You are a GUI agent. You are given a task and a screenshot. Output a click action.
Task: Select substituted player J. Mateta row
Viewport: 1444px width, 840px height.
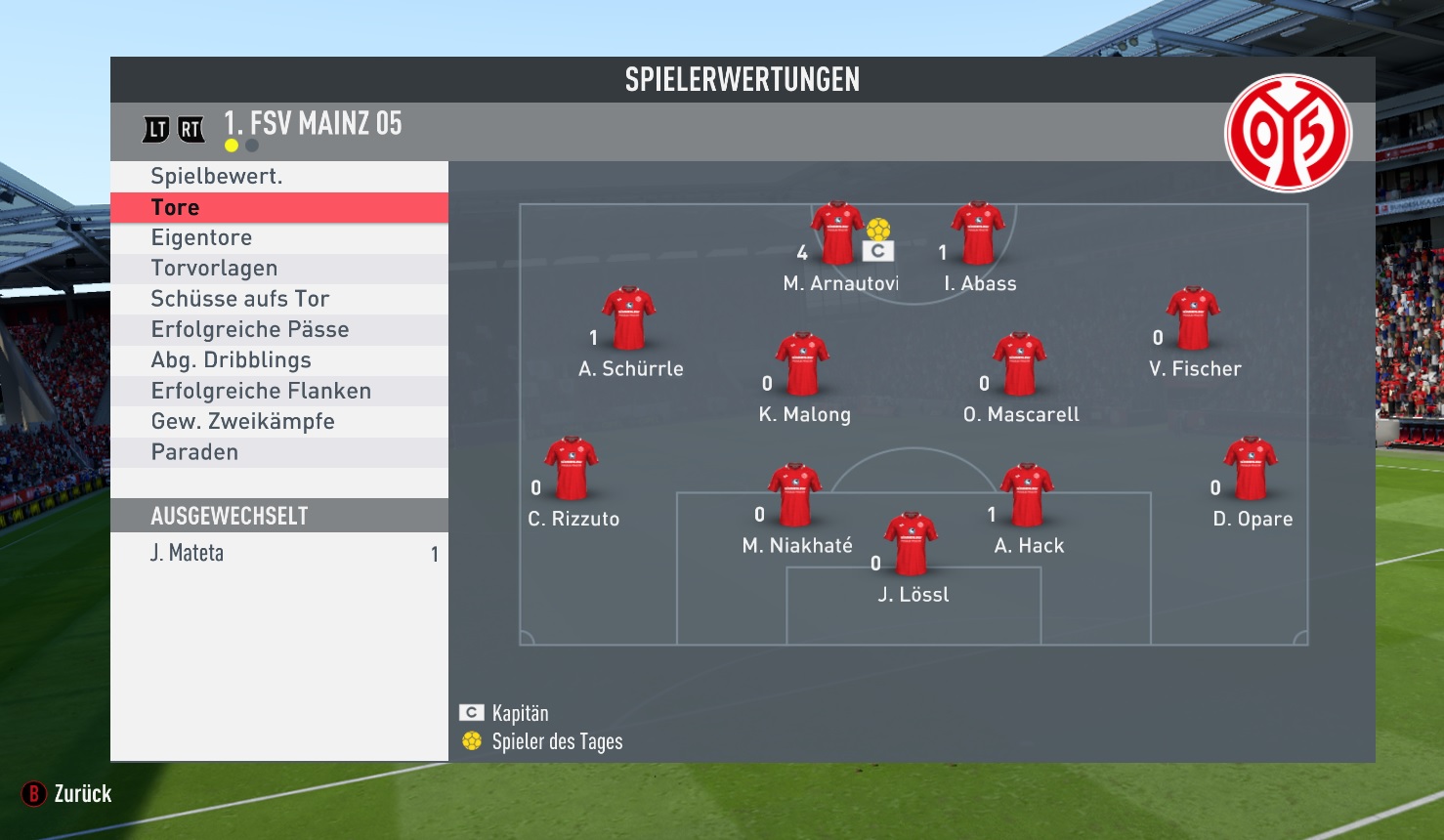[x=278, y=554]
